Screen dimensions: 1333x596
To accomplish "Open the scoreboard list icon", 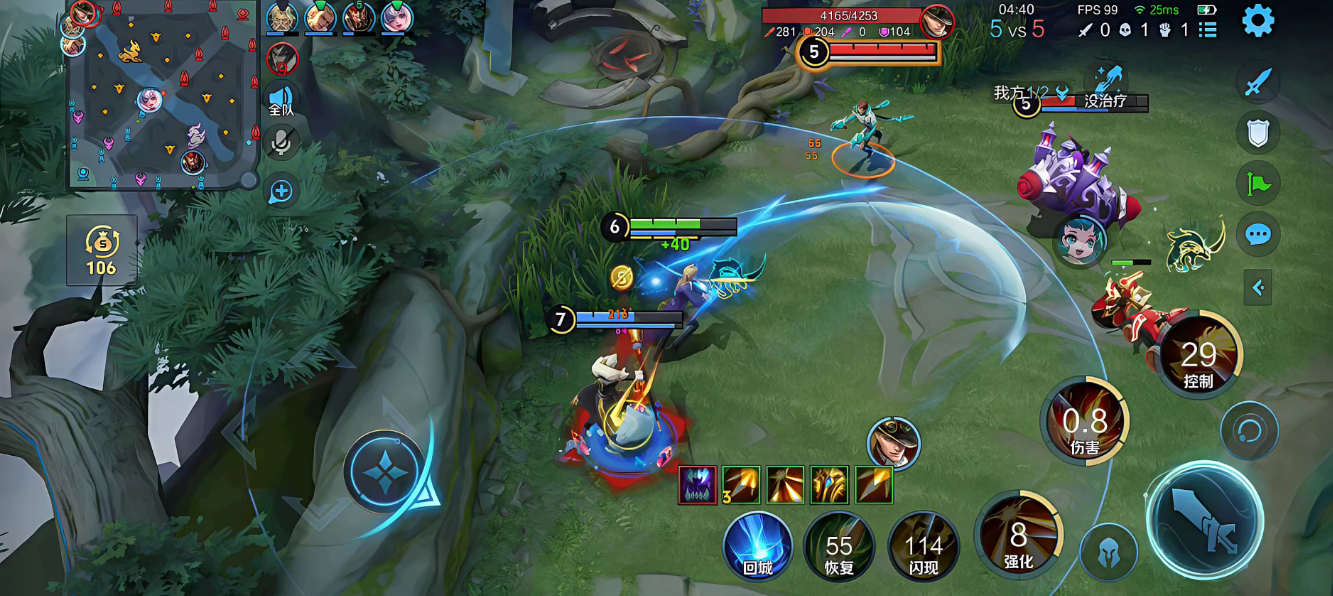I will (x=1208, y=30).
